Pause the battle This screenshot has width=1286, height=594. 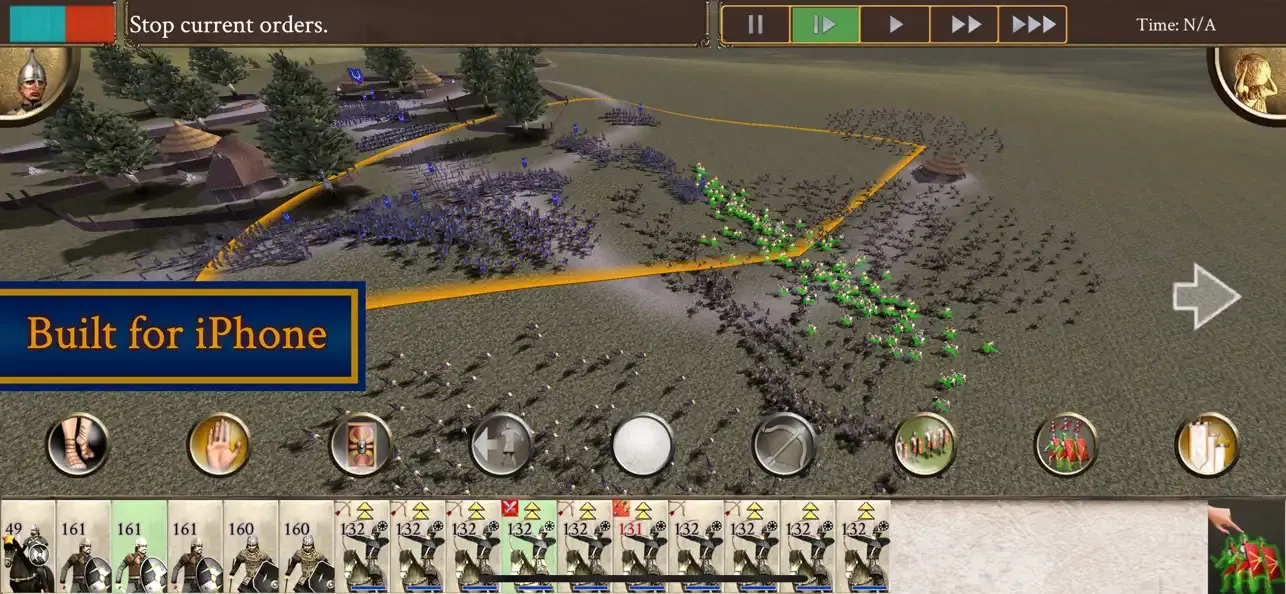point(755,24)
